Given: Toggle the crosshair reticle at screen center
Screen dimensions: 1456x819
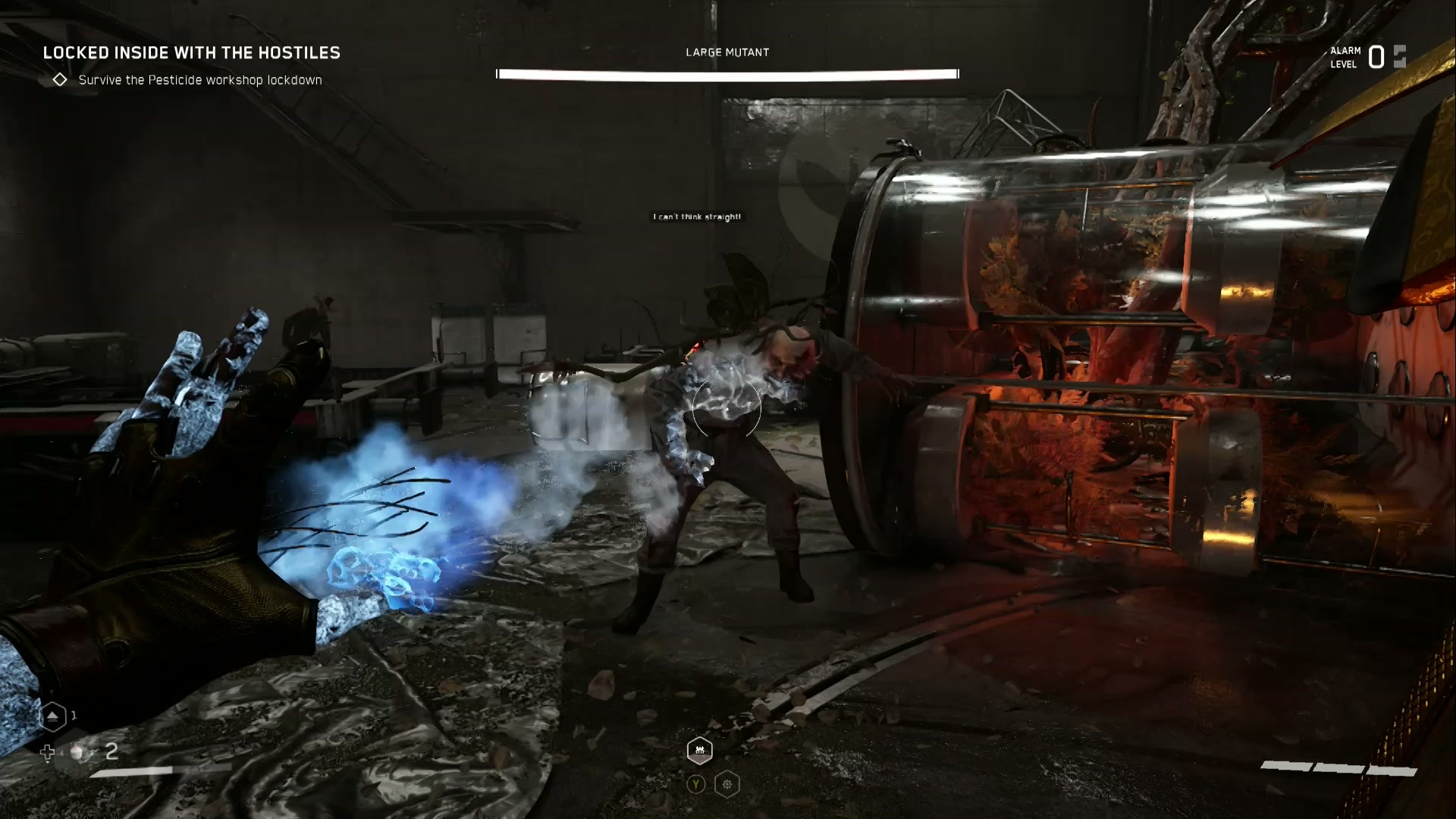Looking at the screenshot, I should pos(726,409).
